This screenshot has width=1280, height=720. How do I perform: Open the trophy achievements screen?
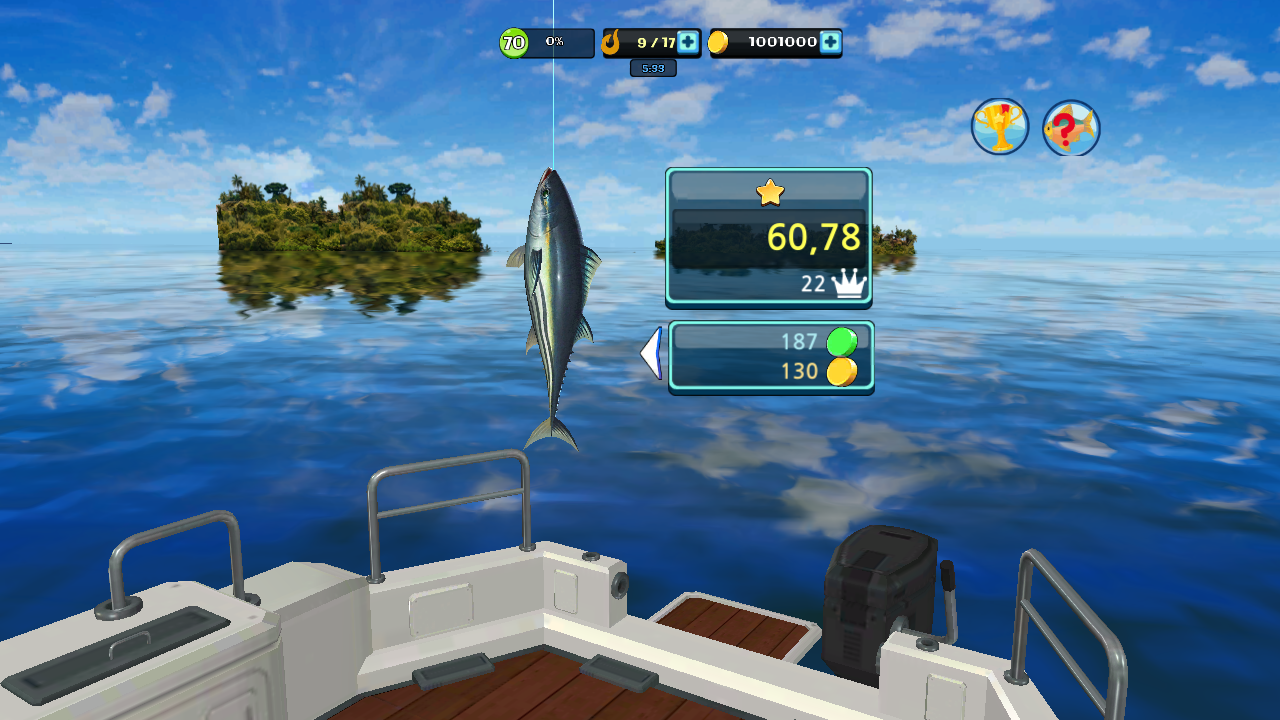999,127
